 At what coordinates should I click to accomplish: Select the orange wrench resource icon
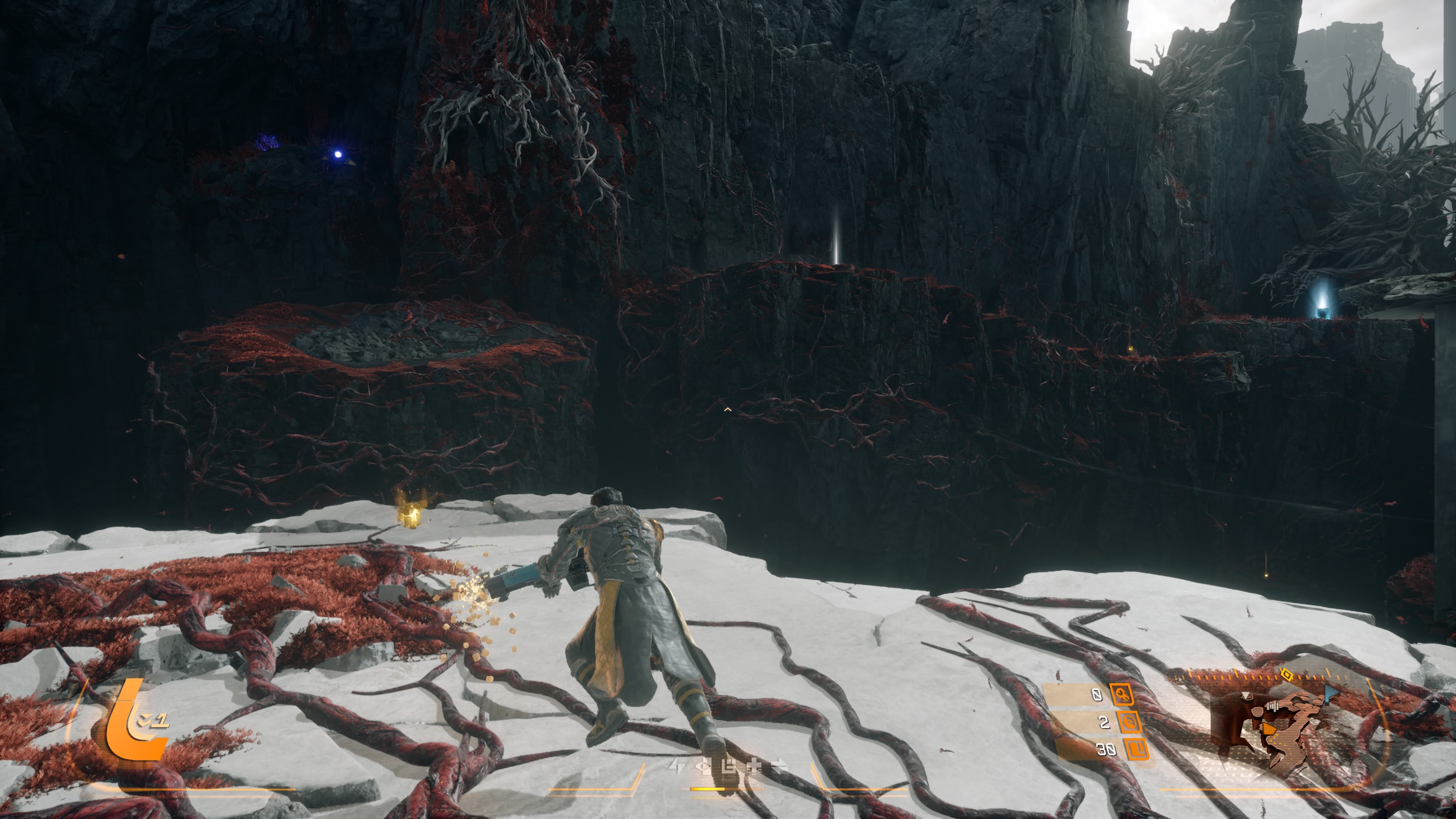tap(1122, 694)
